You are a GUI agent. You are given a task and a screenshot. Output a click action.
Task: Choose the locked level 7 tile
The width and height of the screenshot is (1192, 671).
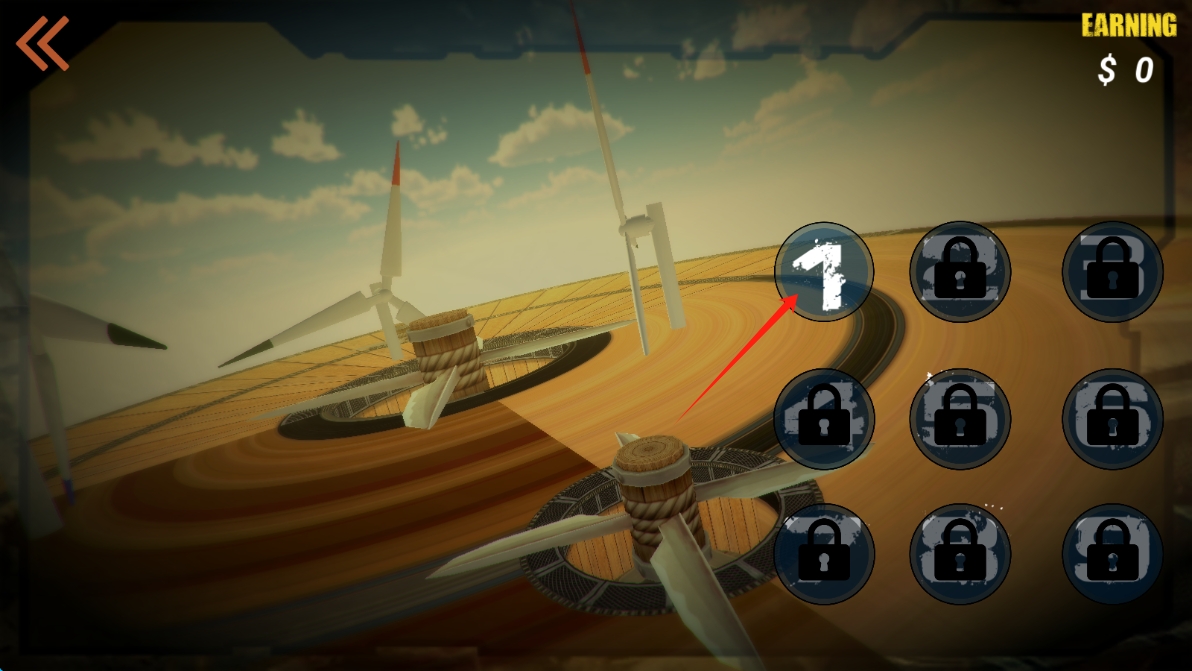(x=825, y=554)
